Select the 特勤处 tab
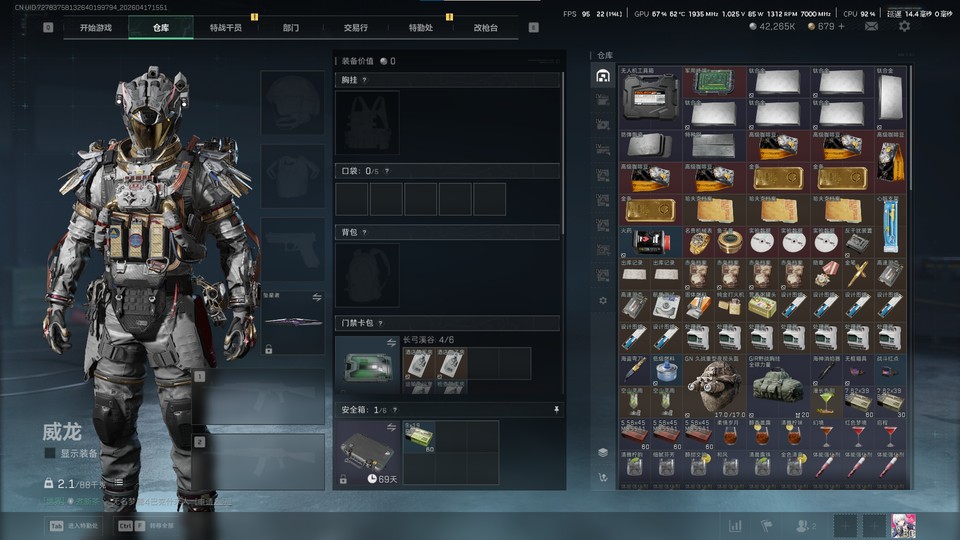The height and width of the screenshot is (540, 960). (421, 28)
